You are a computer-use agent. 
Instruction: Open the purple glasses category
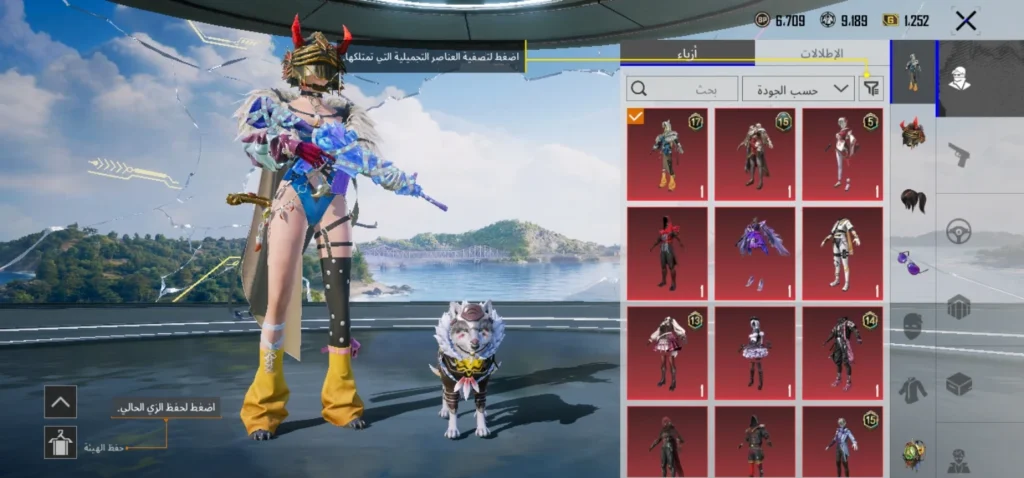click(x=912, y=263)
